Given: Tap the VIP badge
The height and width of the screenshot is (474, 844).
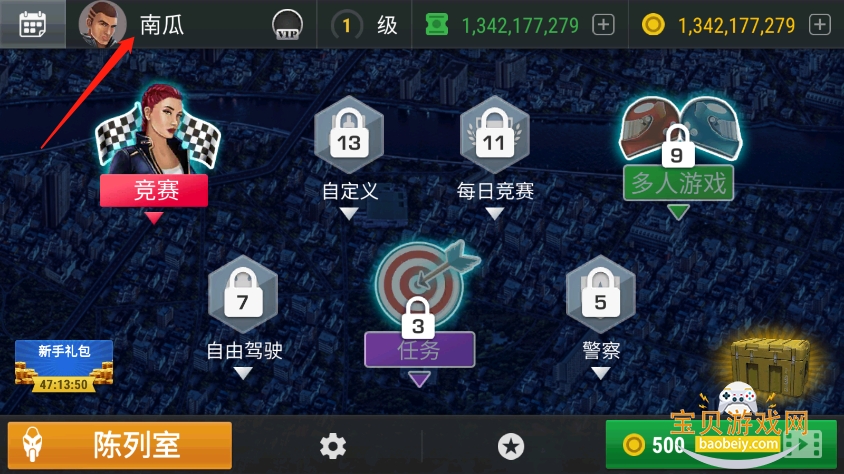Looking at the screenshot, I should tap(288, 26).
